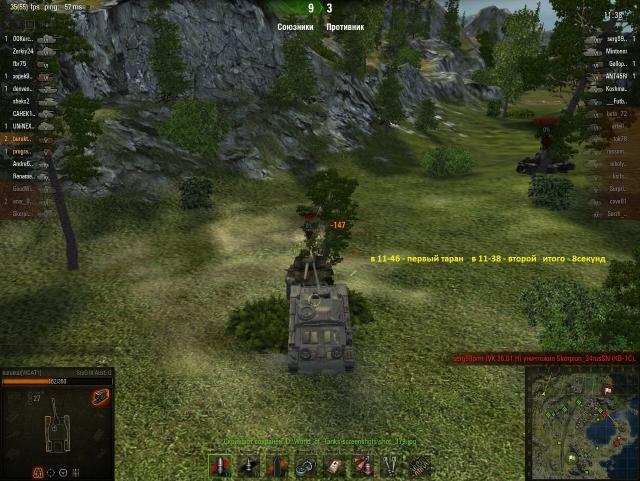Select player fbr75 in the allied list
Viewport: 640px width, 481px height.
click(20, 63)
